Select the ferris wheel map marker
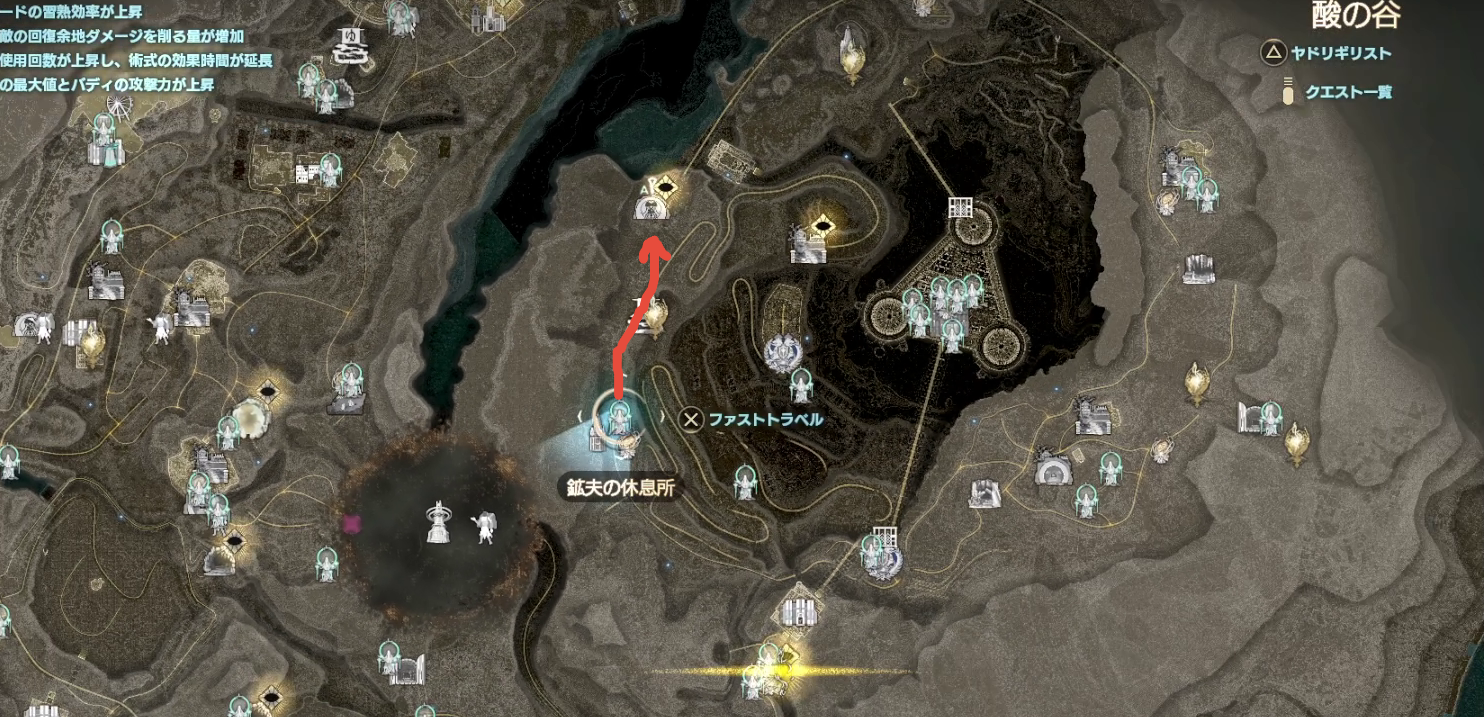The image size is (1484, 717). click(x=118, y=105)
